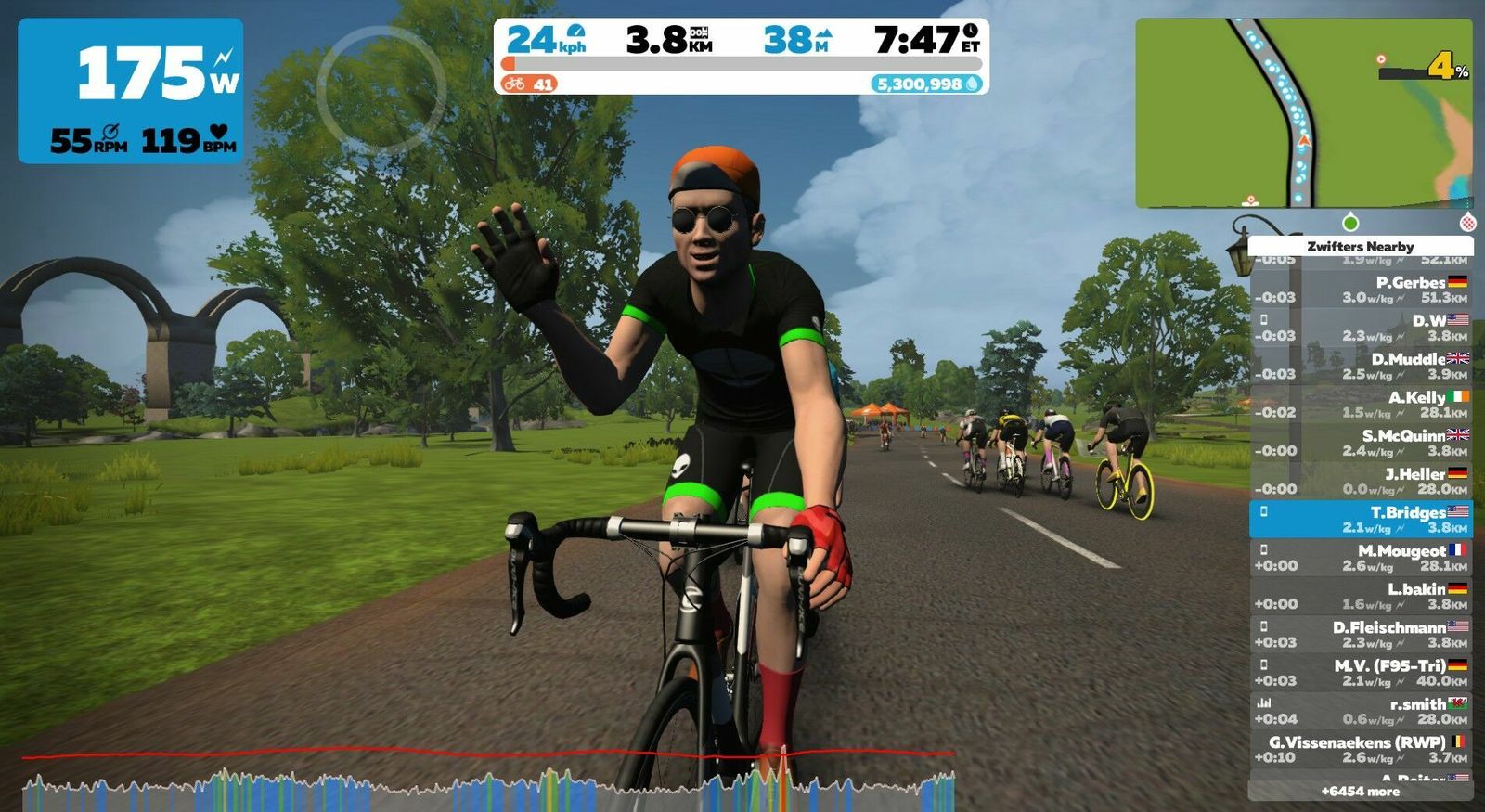Select J.Heller's rider row
This screenshot has width=1485, height=812.
pyautogui.click(x=1361, y=481)
